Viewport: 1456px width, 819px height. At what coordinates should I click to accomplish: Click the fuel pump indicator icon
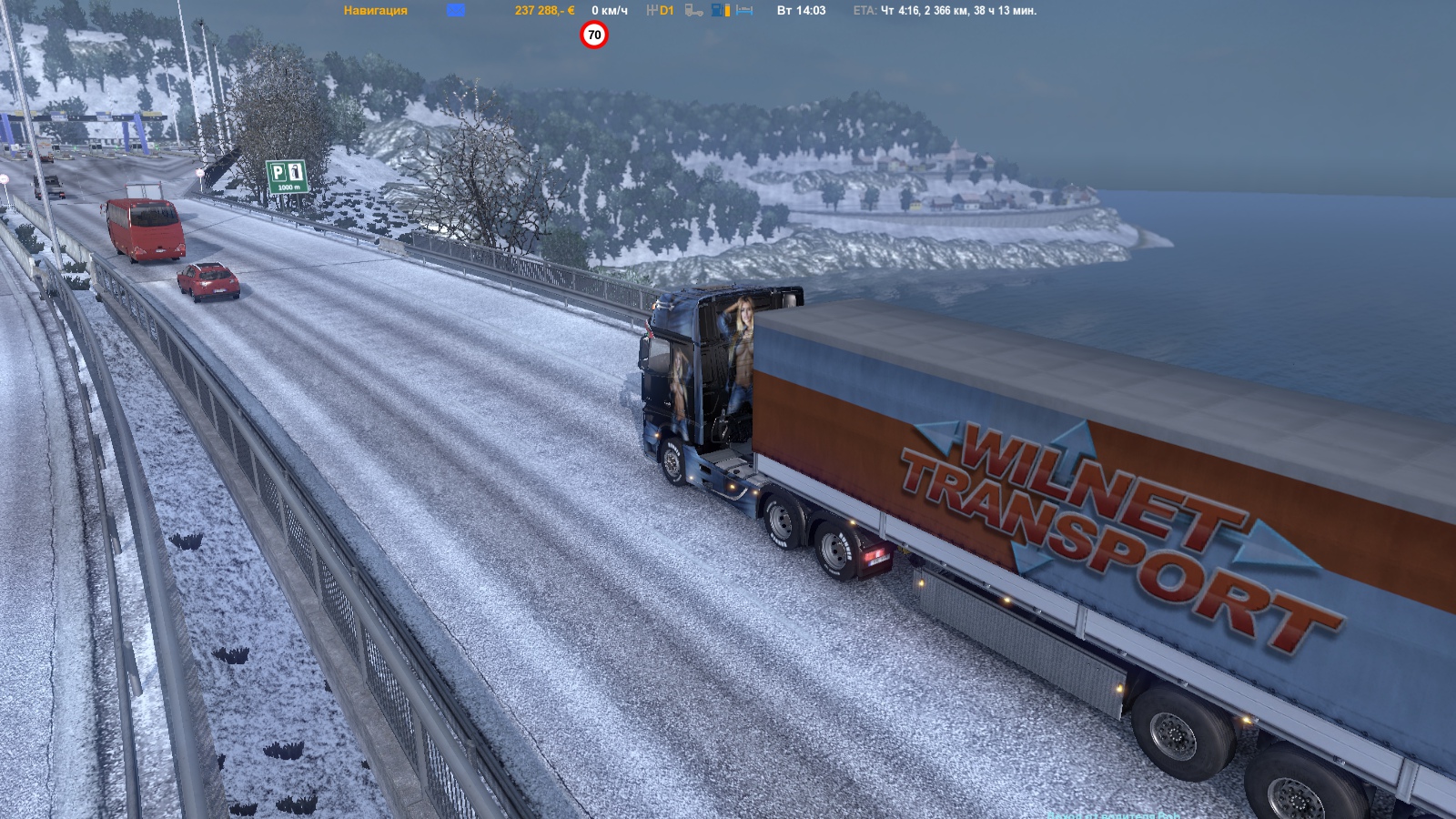click(720, 11)
